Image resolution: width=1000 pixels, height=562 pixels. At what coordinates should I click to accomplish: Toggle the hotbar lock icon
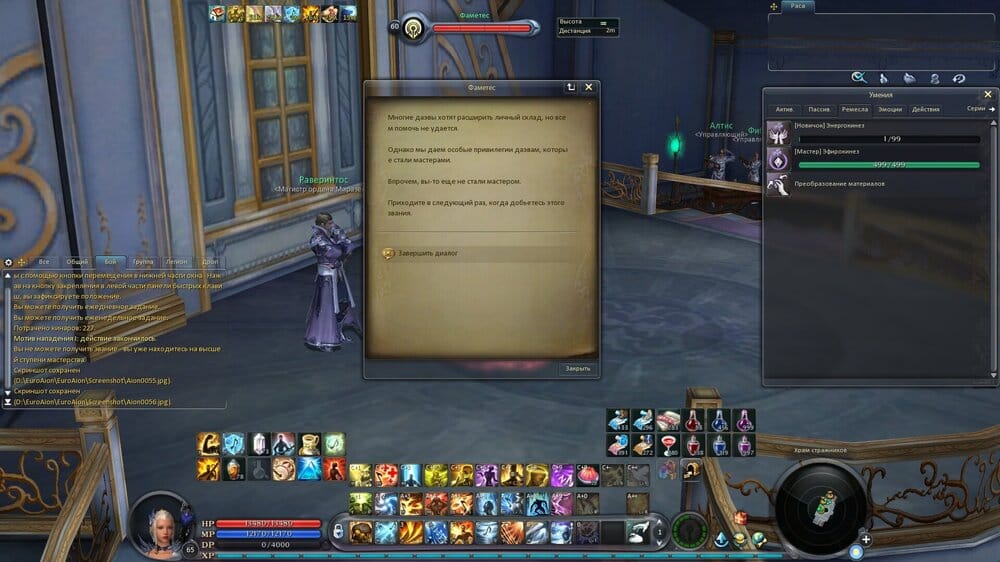(338, 530)
